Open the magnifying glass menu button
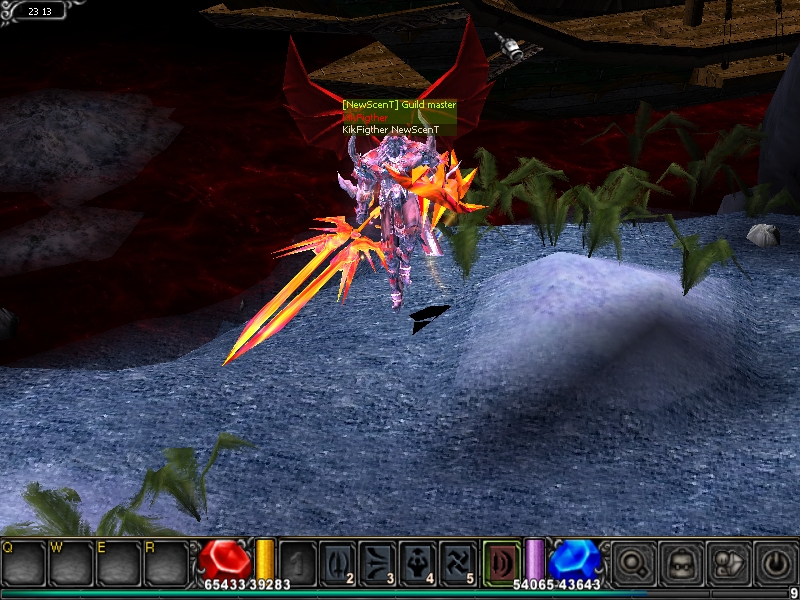The height and width of the screenshot is (600, 800). tap(632, 563)
